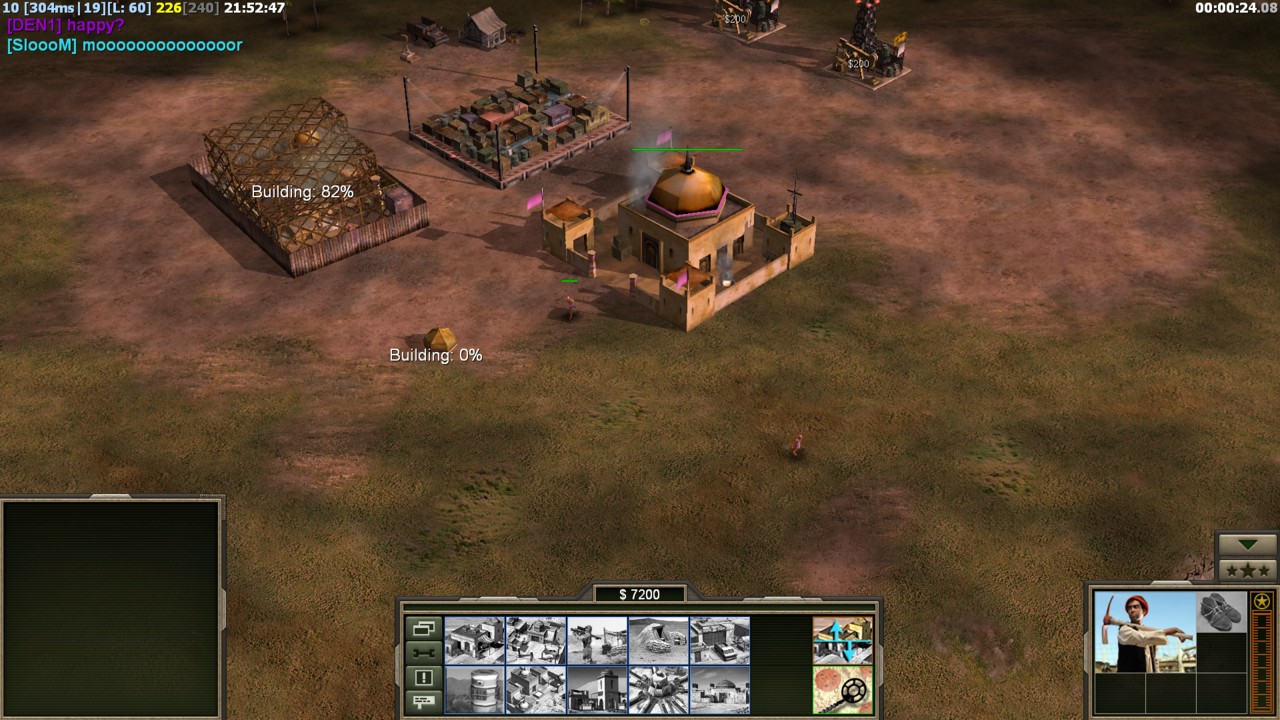Choose the Black Market build icon
1280x720 pixels.
click(x=535, y=690)
